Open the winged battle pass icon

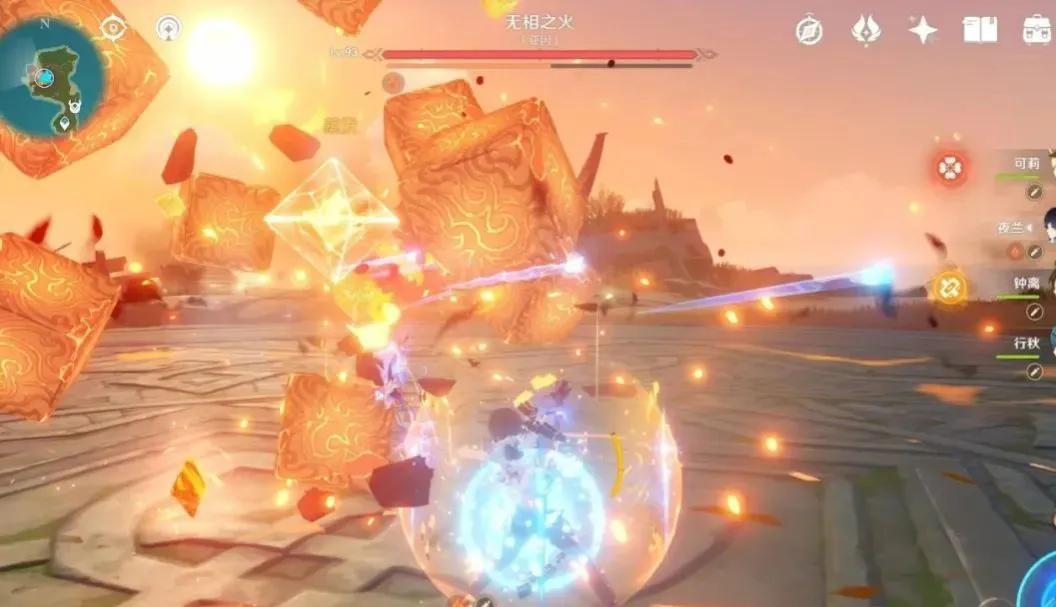point(865,30)
